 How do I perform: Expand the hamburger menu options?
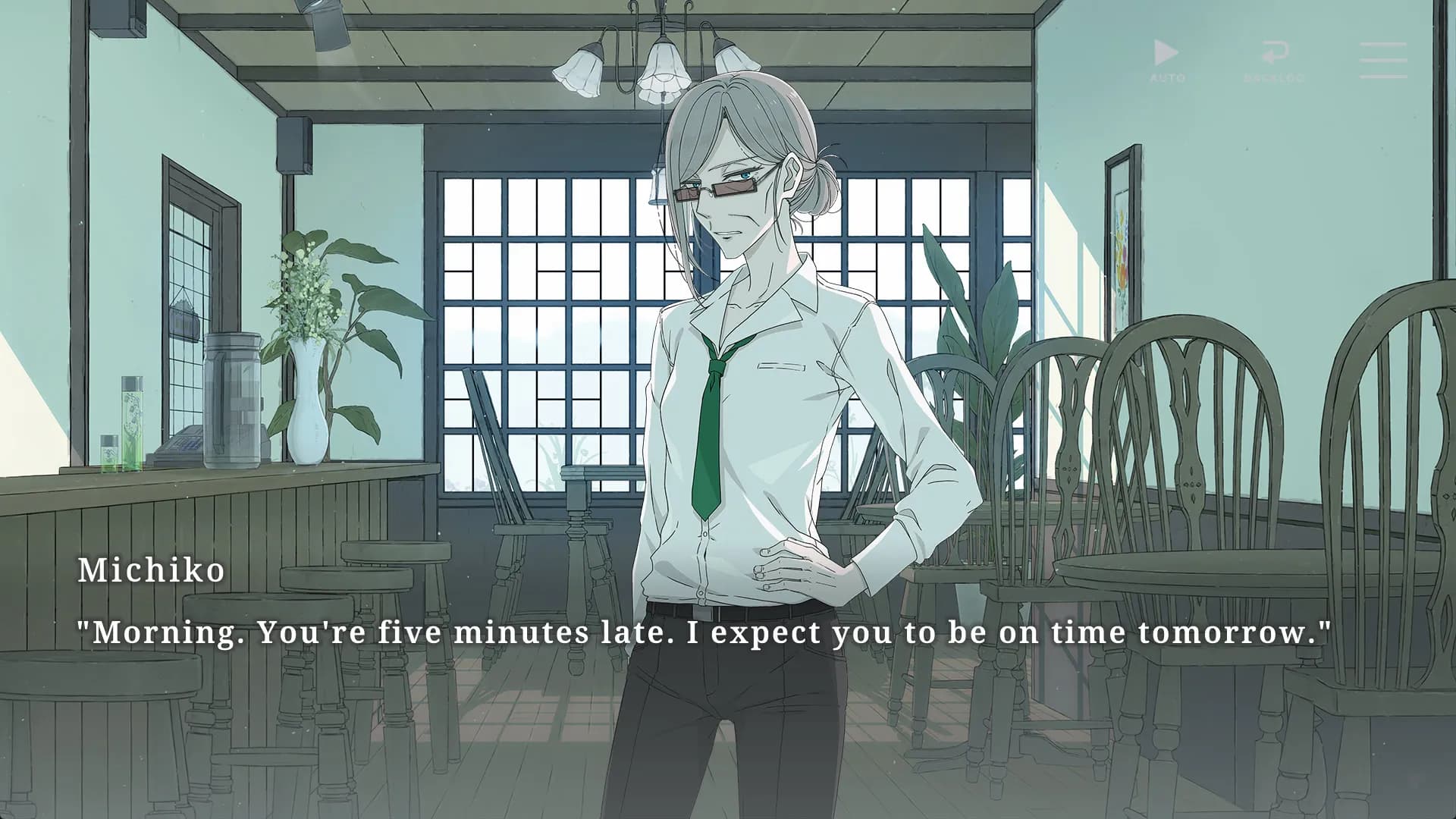pyautogui.click(x=1383, y=58)
